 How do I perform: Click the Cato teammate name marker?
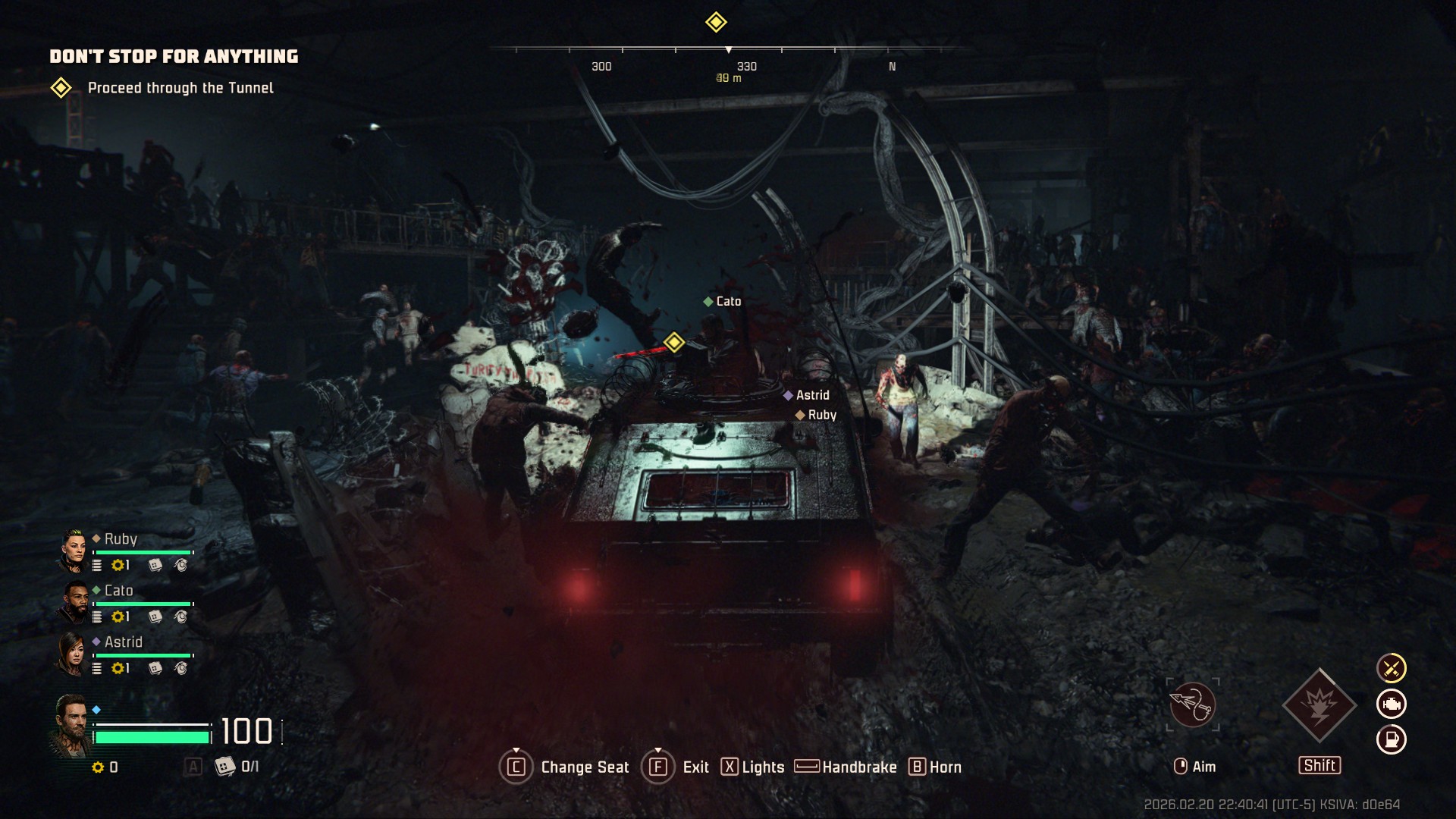(x=728, y=302)
